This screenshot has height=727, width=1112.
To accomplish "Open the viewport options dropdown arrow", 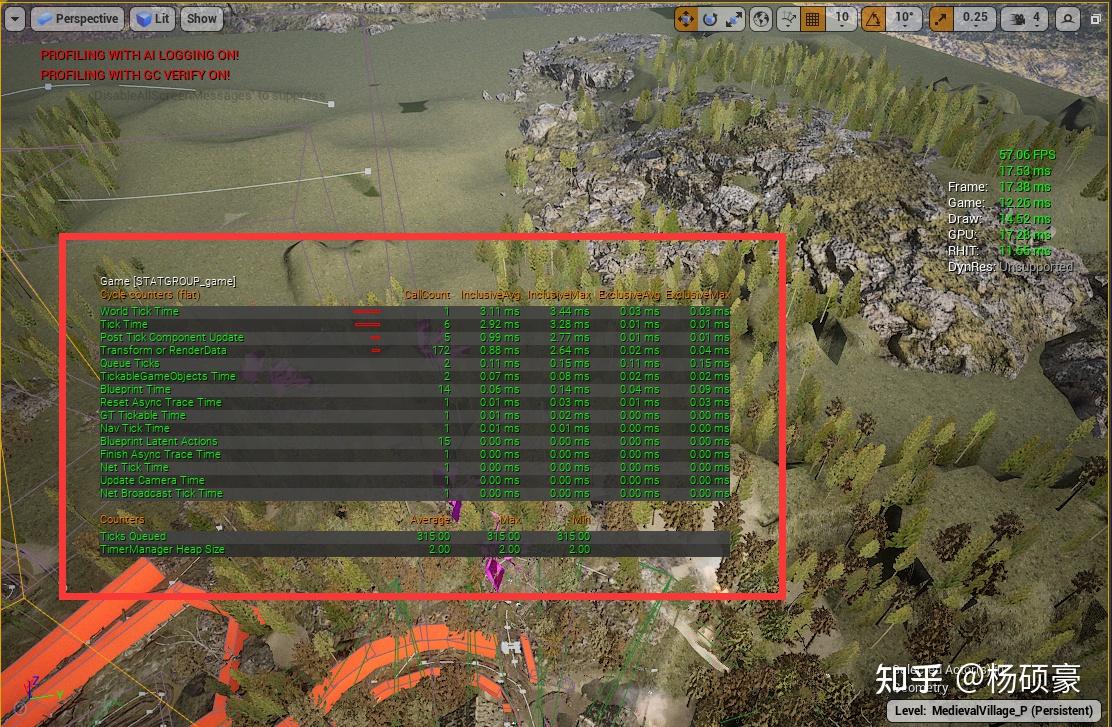I will coord(15,18).
